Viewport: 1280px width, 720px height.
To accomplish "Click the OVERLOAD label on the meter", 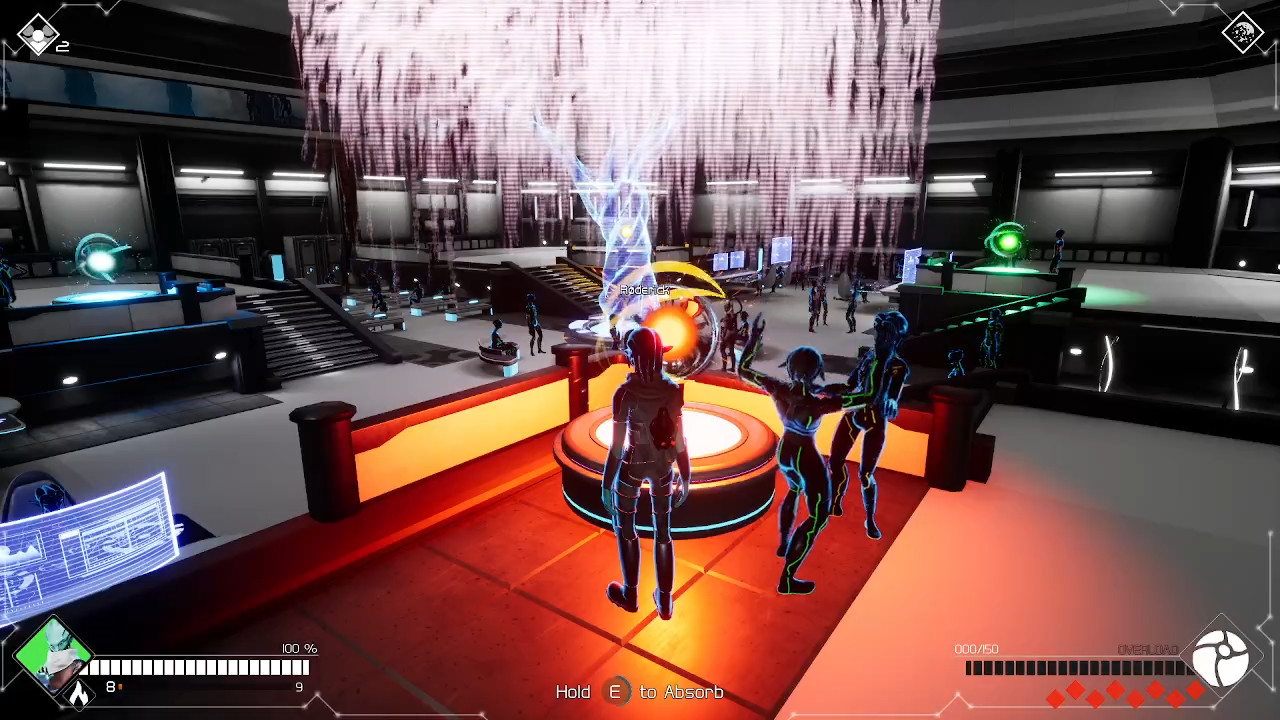I will [x=1147, y=650].
